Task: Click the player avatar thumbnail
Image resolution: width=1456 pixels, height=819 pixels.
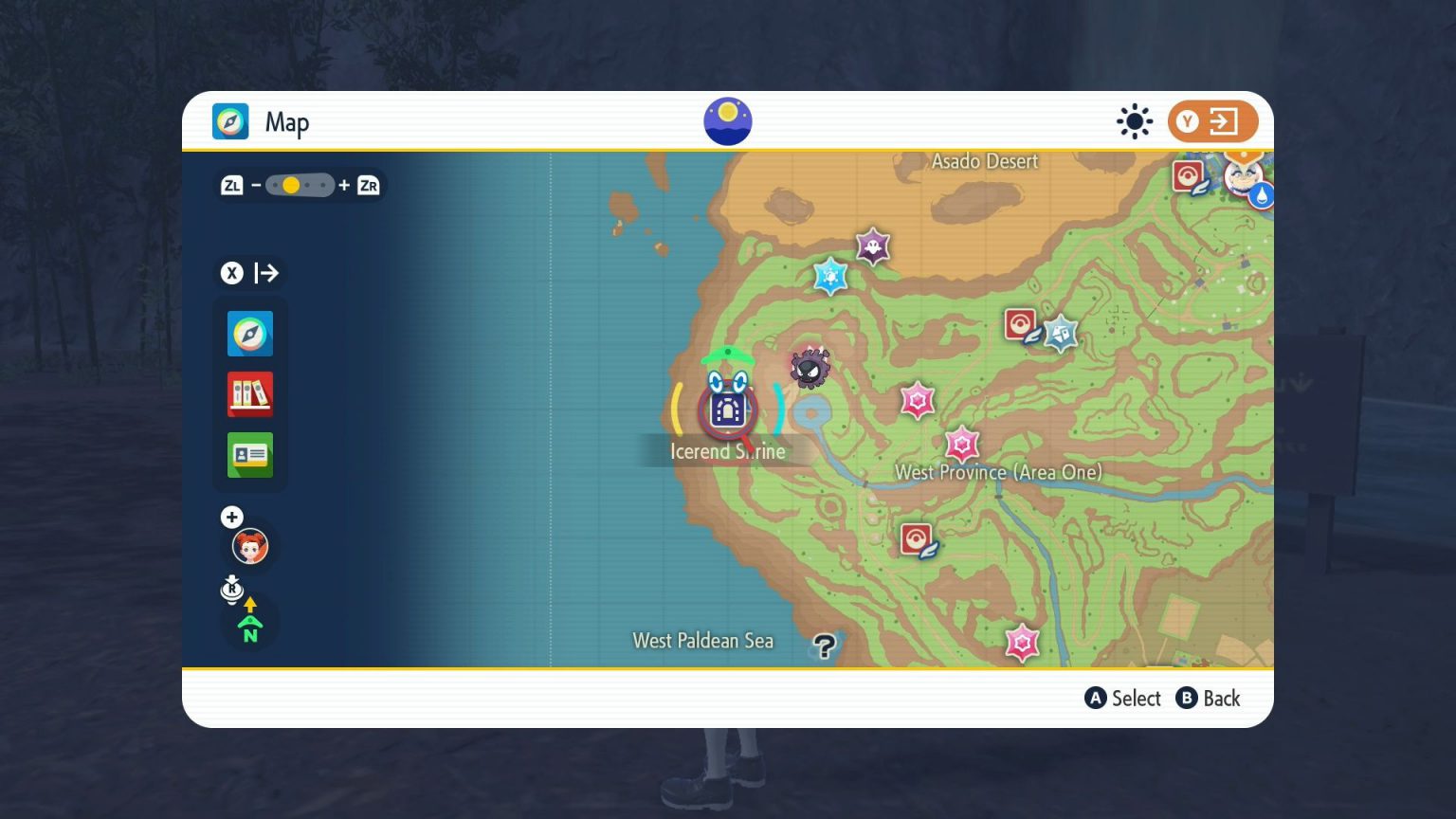Action: 249,546
